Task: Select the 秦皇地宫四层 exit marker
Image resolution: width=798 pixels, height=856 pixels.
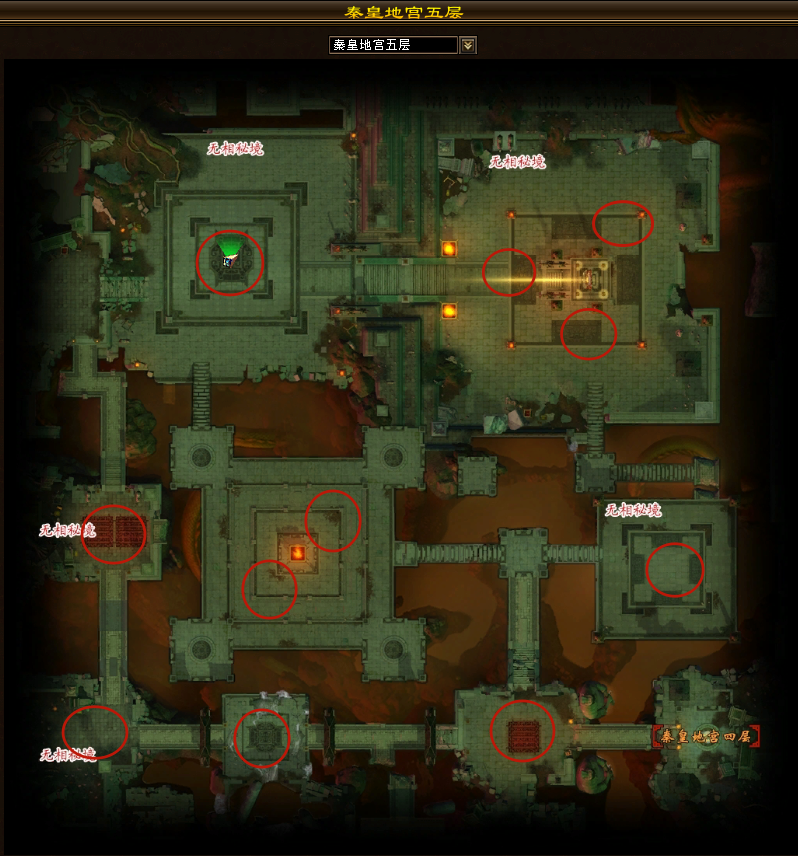Action: (707, 737)
